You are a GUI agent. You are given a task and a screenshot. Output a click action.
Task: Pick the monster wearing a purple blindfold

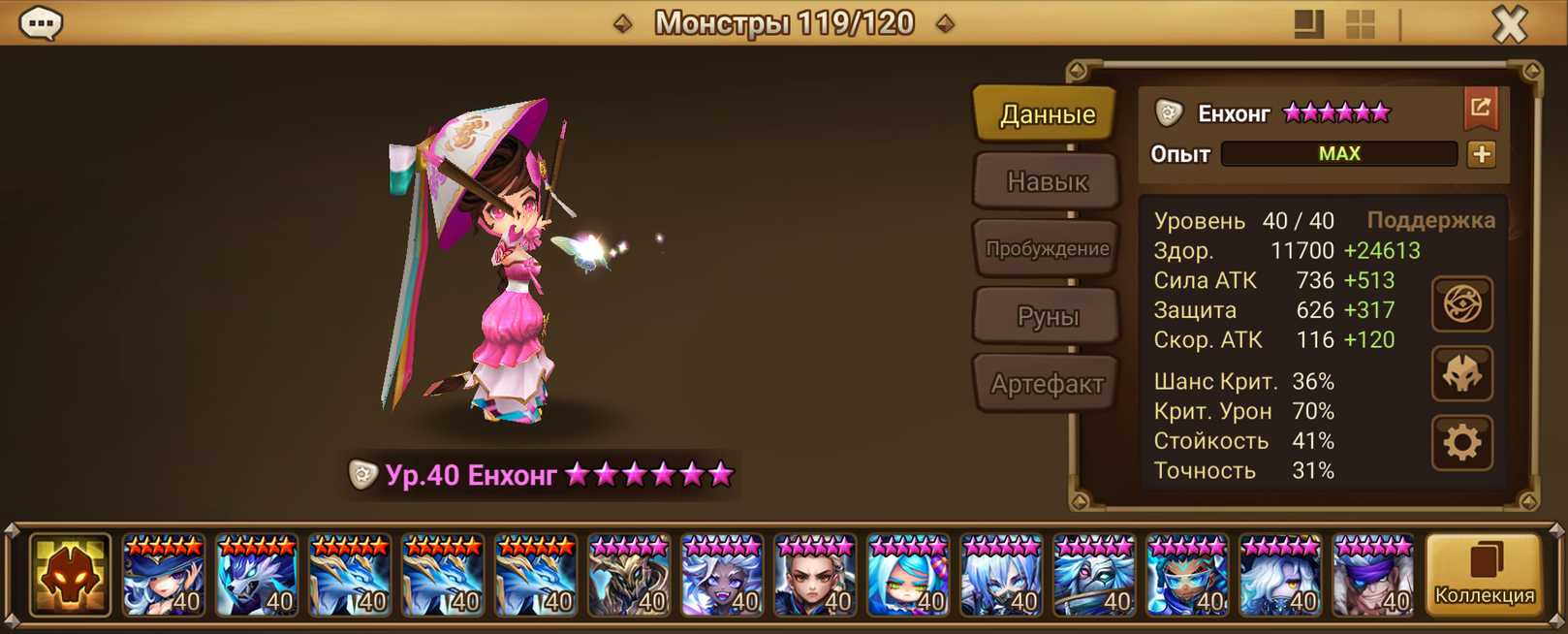point(1373,576)
